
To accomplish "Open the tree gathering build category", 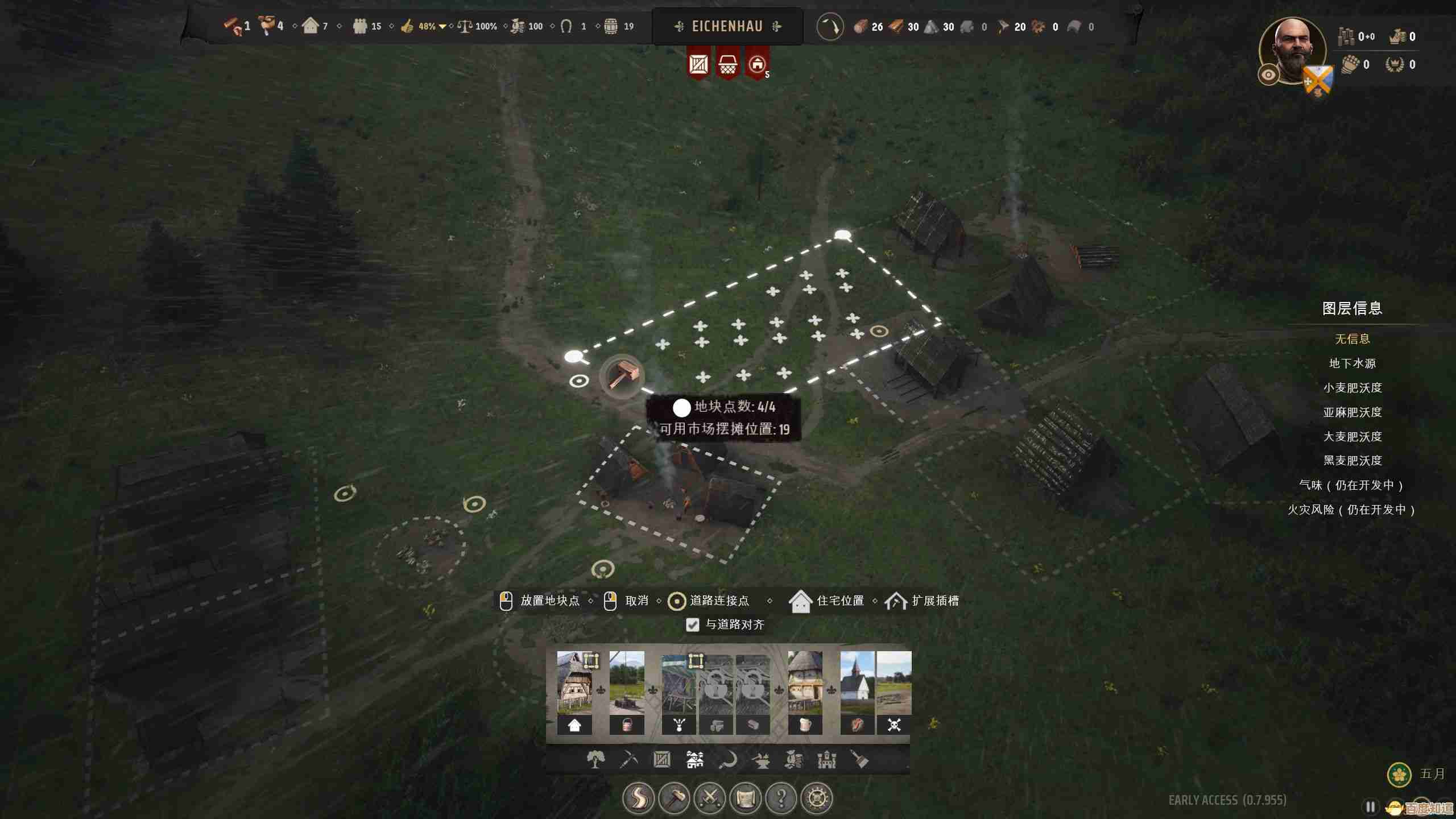I will point(595,759).
